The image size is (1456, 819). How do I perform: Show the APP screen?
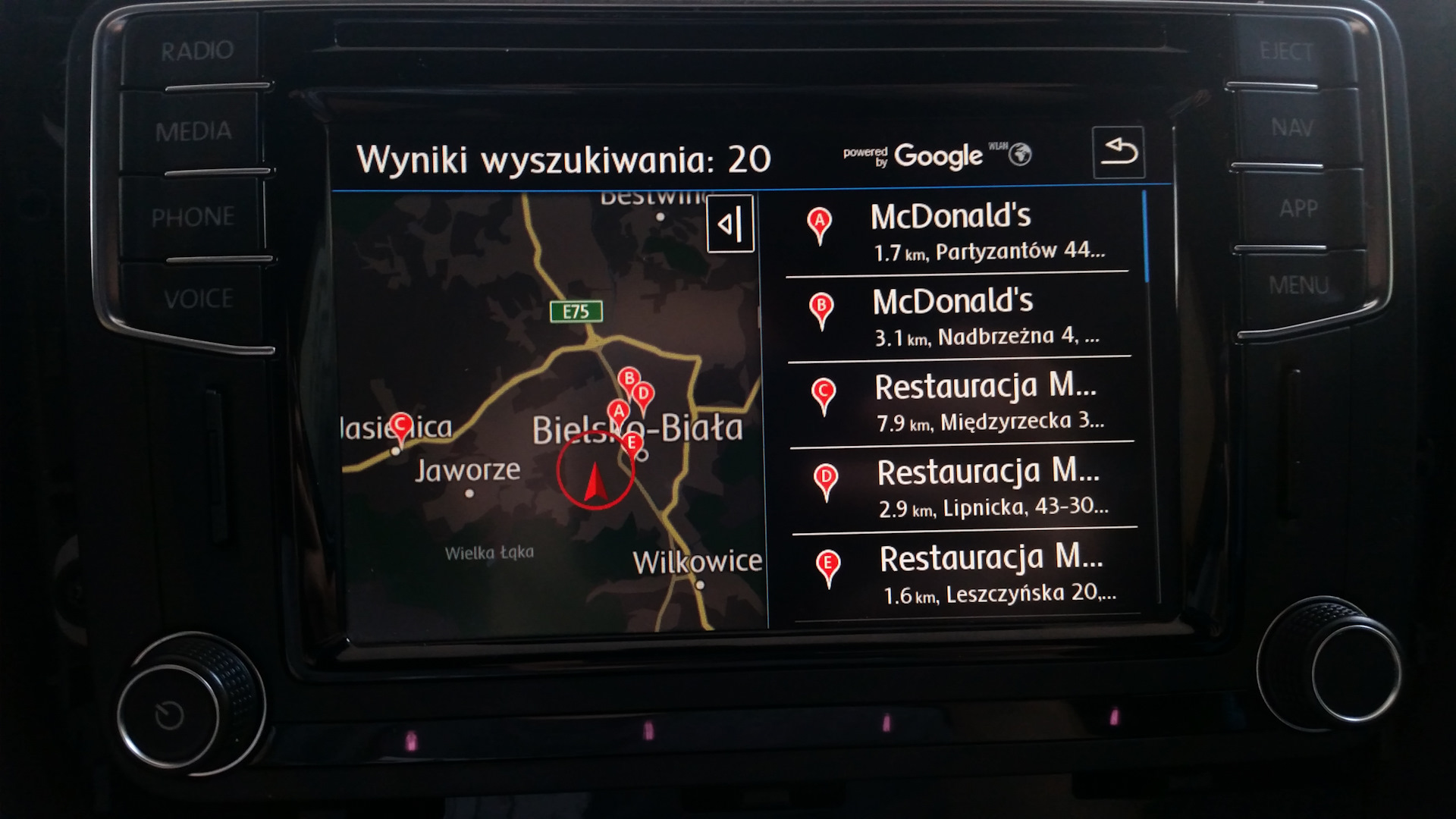coord(1298,208)
